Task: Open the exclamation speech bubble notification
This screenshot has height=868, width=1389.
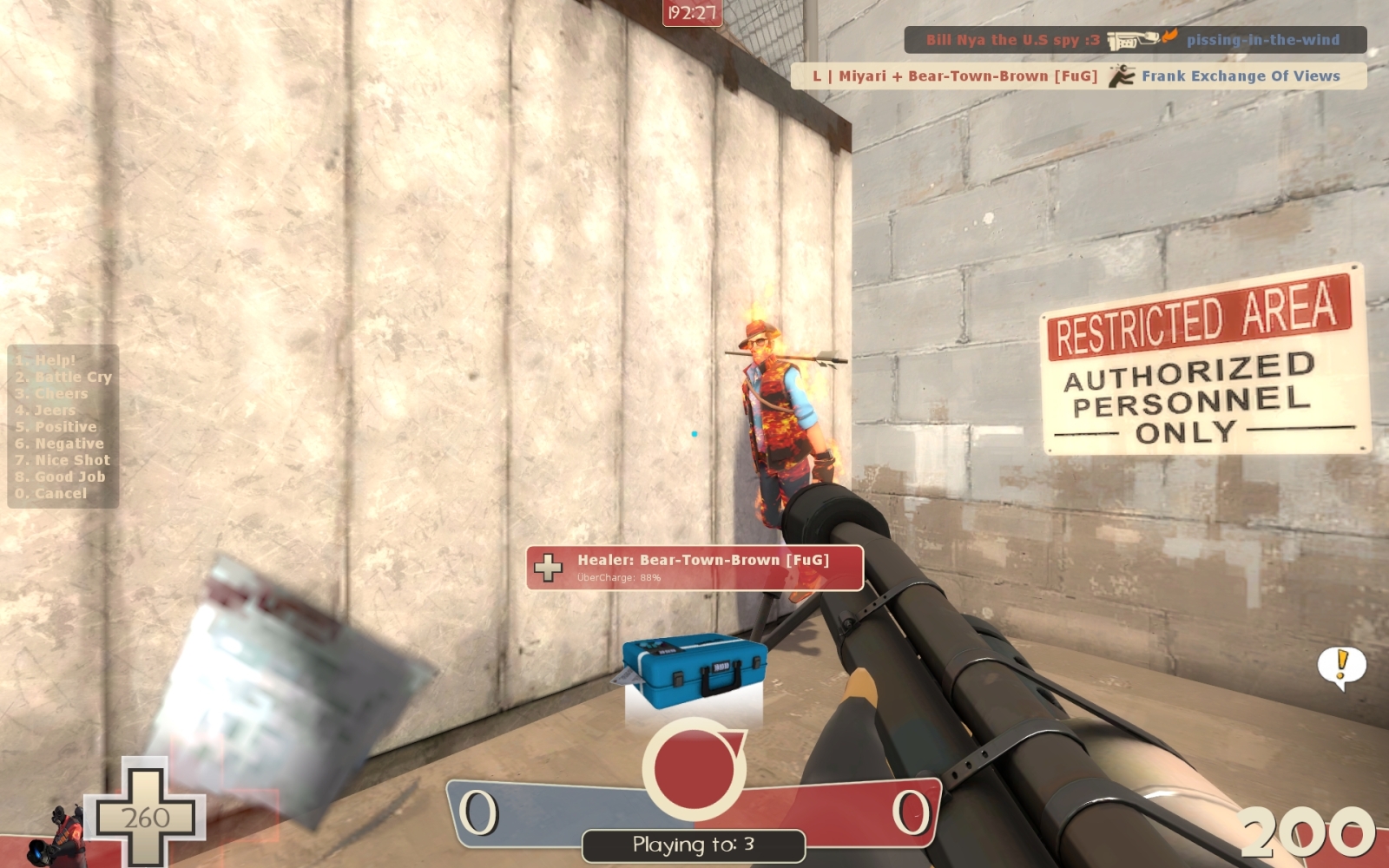Action: 1341,667
